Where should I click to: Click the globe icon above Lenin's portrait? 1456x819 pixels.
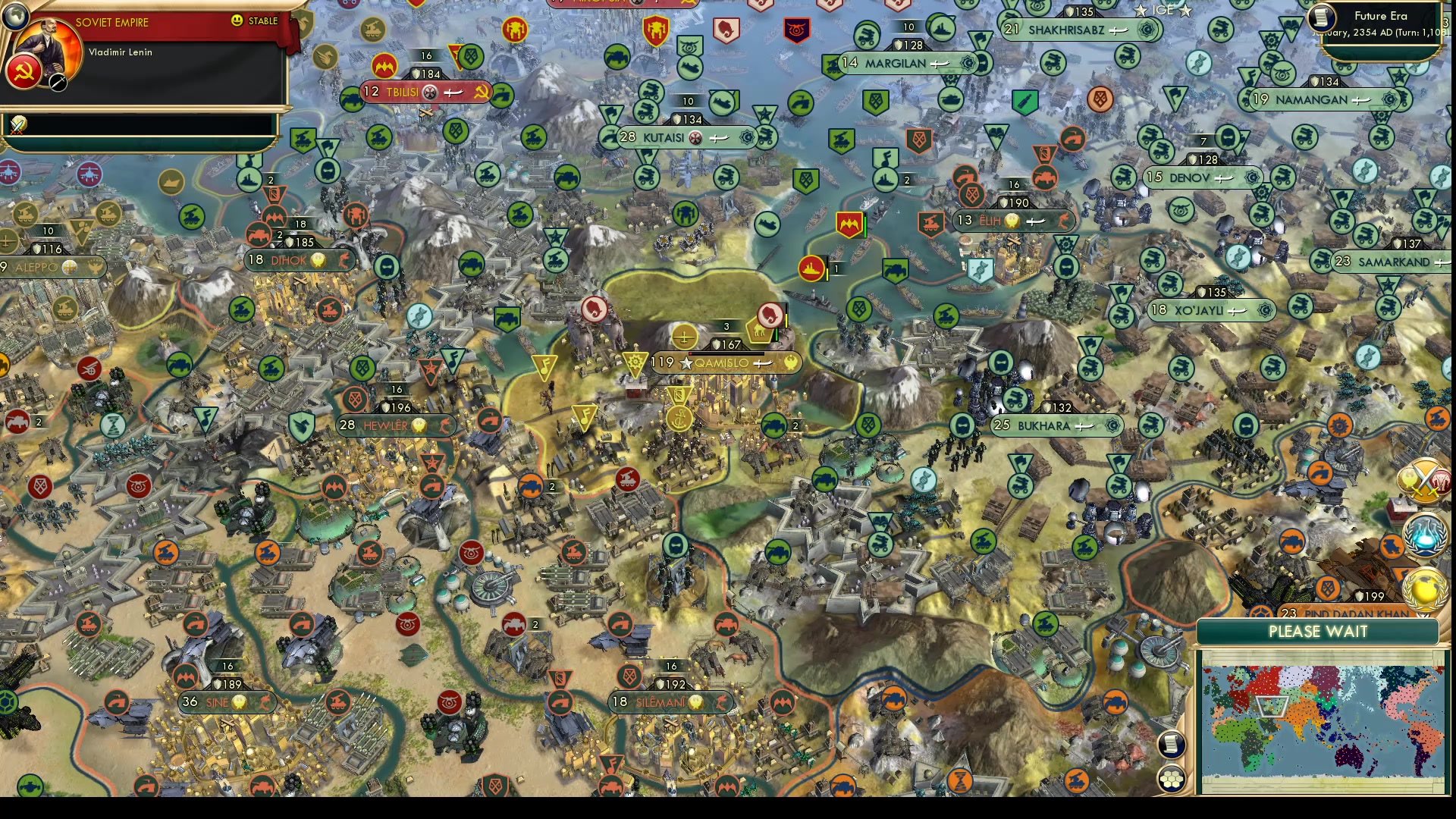point(14,14)
